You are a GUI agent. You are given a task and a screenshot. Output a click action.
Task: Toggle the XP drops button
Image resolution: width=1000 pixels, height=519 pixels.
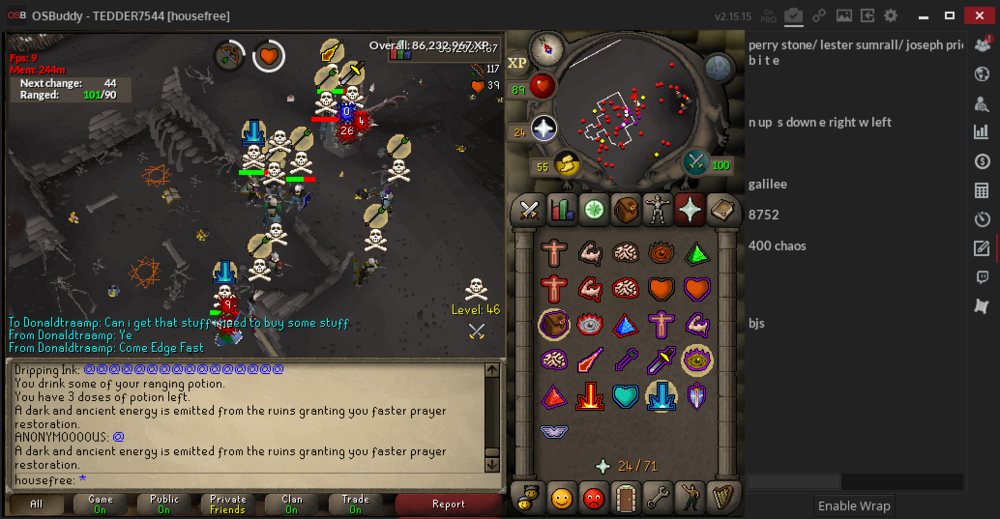click(518, 63)
